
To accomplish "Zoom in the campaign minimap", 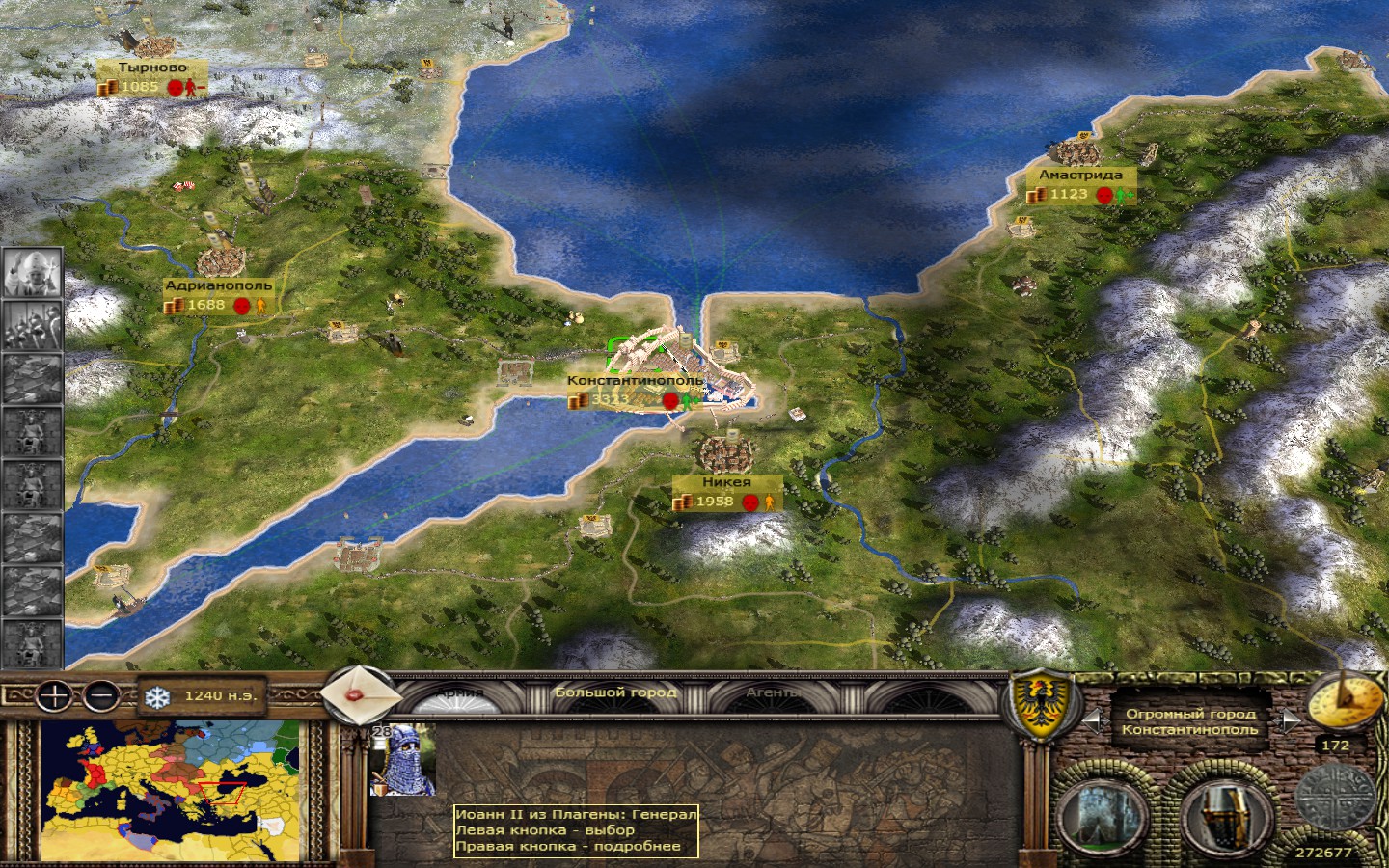I will 55,694.
